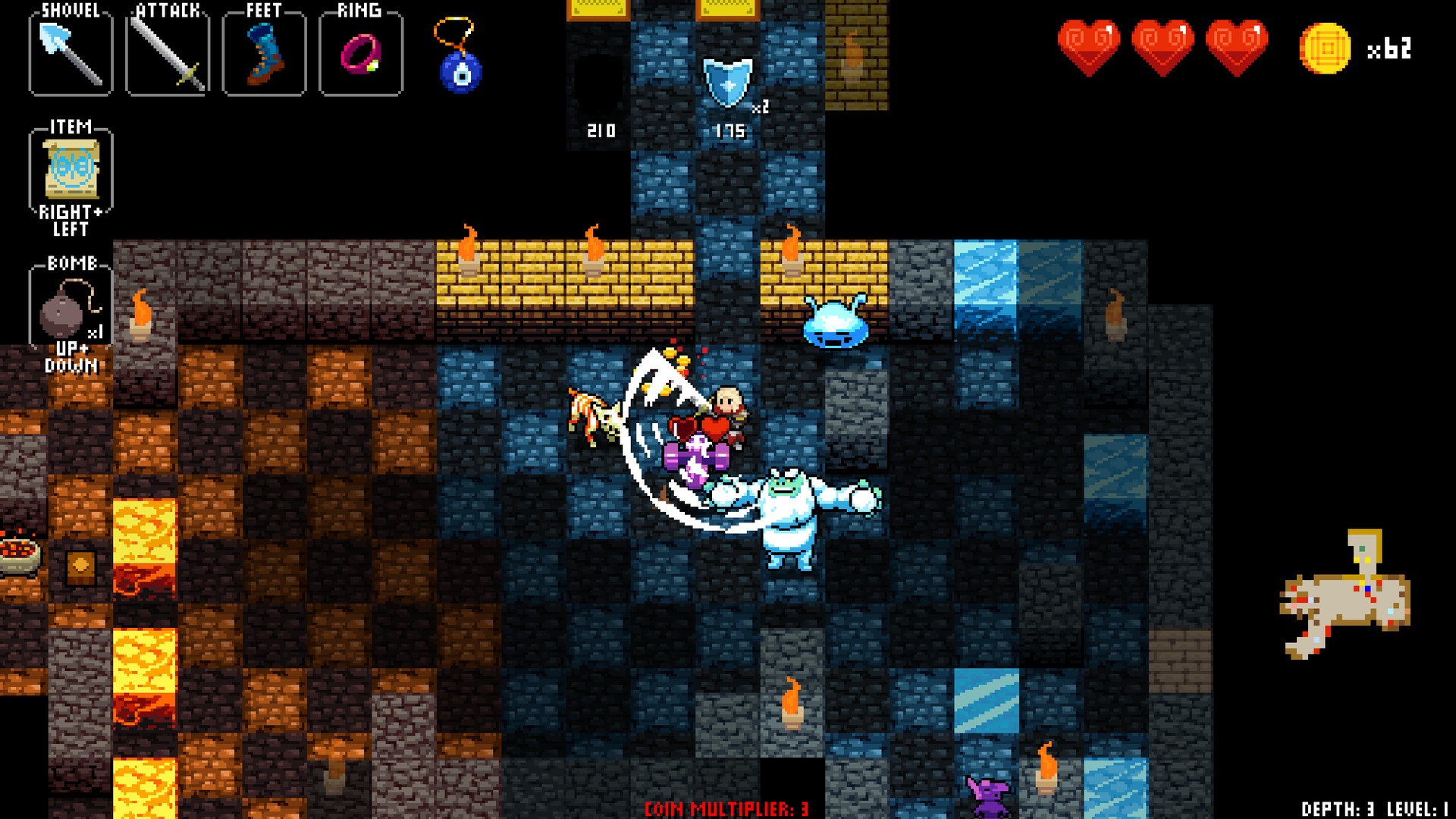Image resolution: width=1456 pixels, height=819 pixels.
Task: Click the Feet boots icon
Action: tap(264, 53)
